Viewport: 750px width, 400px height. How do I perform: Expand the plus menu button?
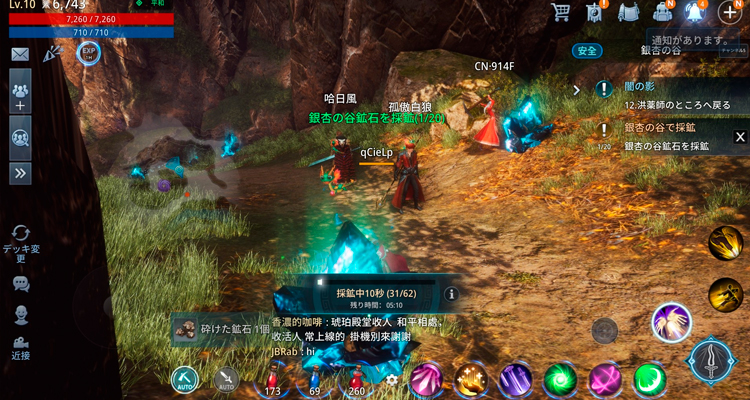click(730, 12)
